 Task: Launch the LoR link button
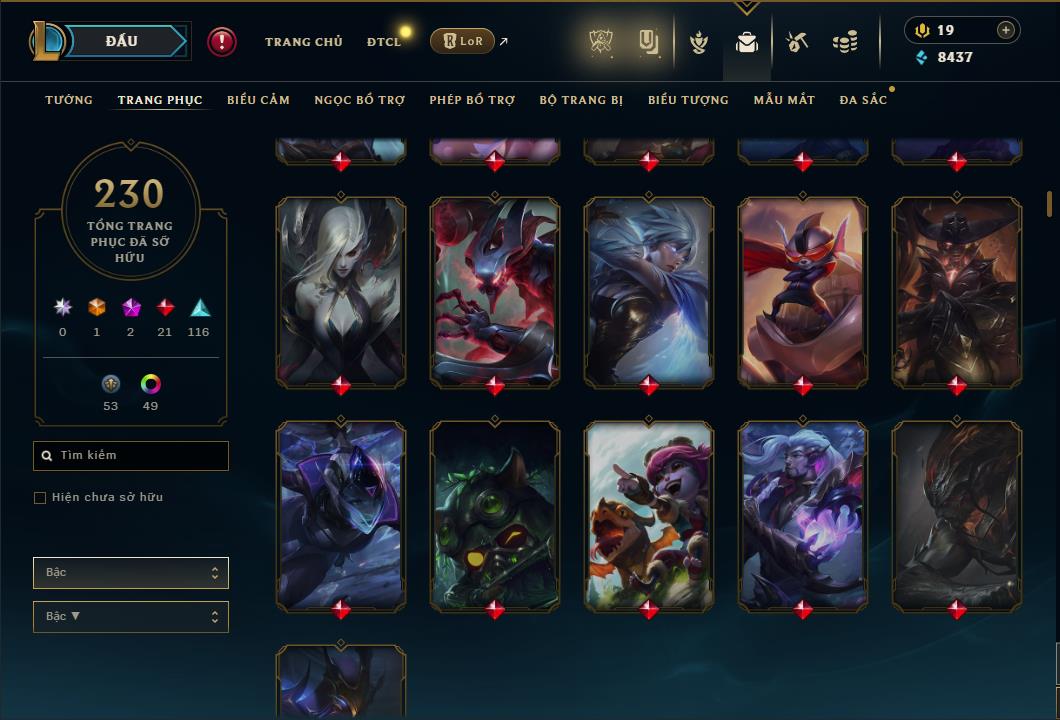click(x=462, y=41)
